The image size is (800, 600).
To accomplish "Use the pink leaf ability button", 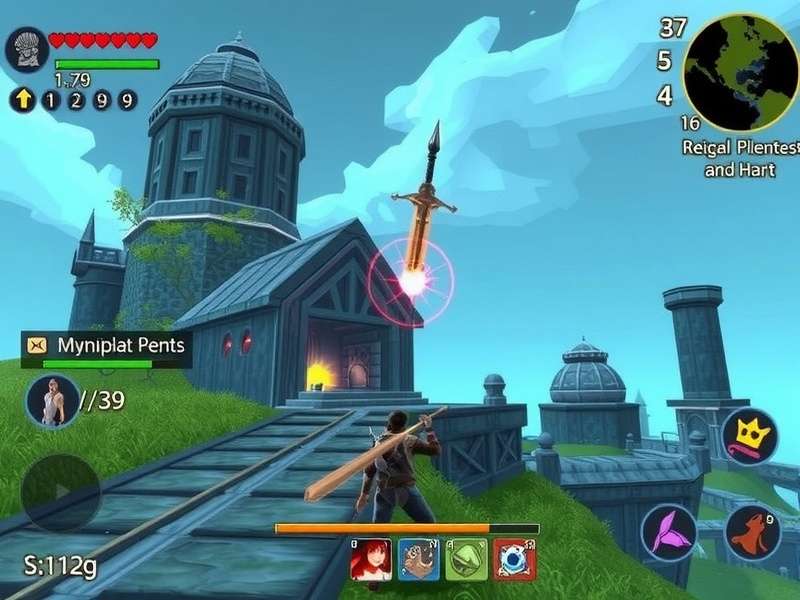I will point(668,531).
